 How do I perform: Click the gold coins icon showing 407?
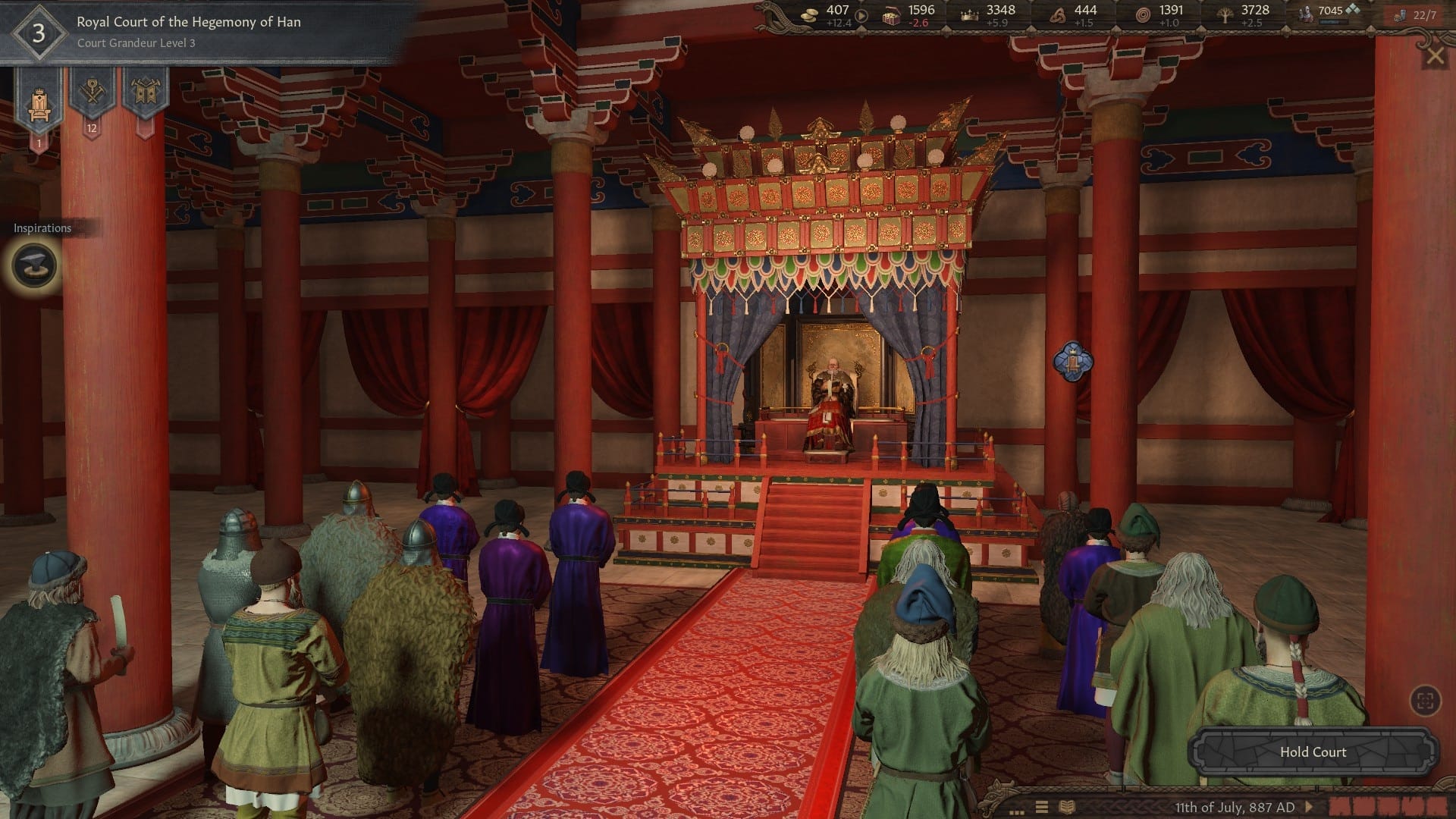810,14
